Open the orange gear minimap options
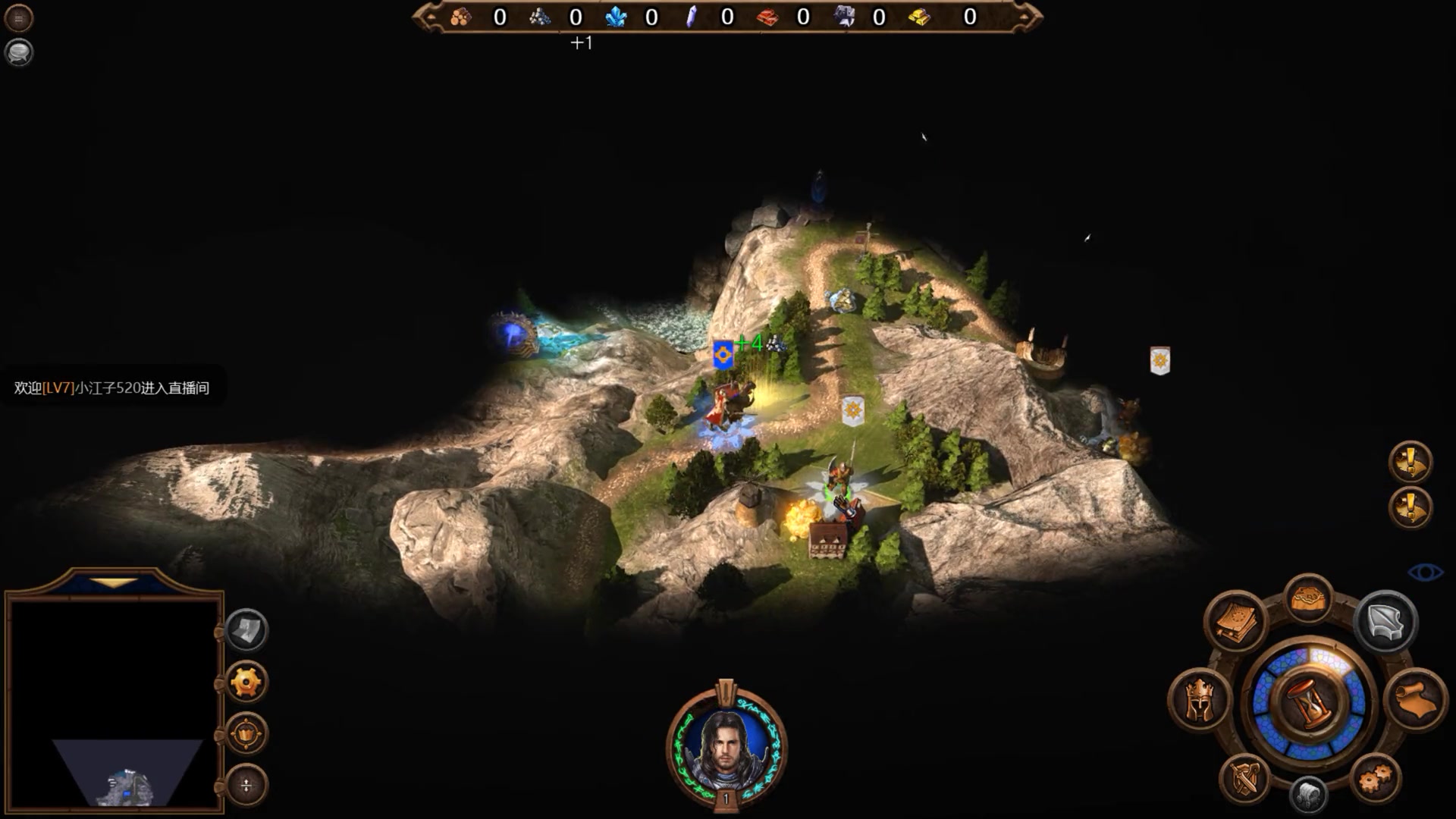The height and width of the screenshot is (819, 1456). click(x=246, y=682)
